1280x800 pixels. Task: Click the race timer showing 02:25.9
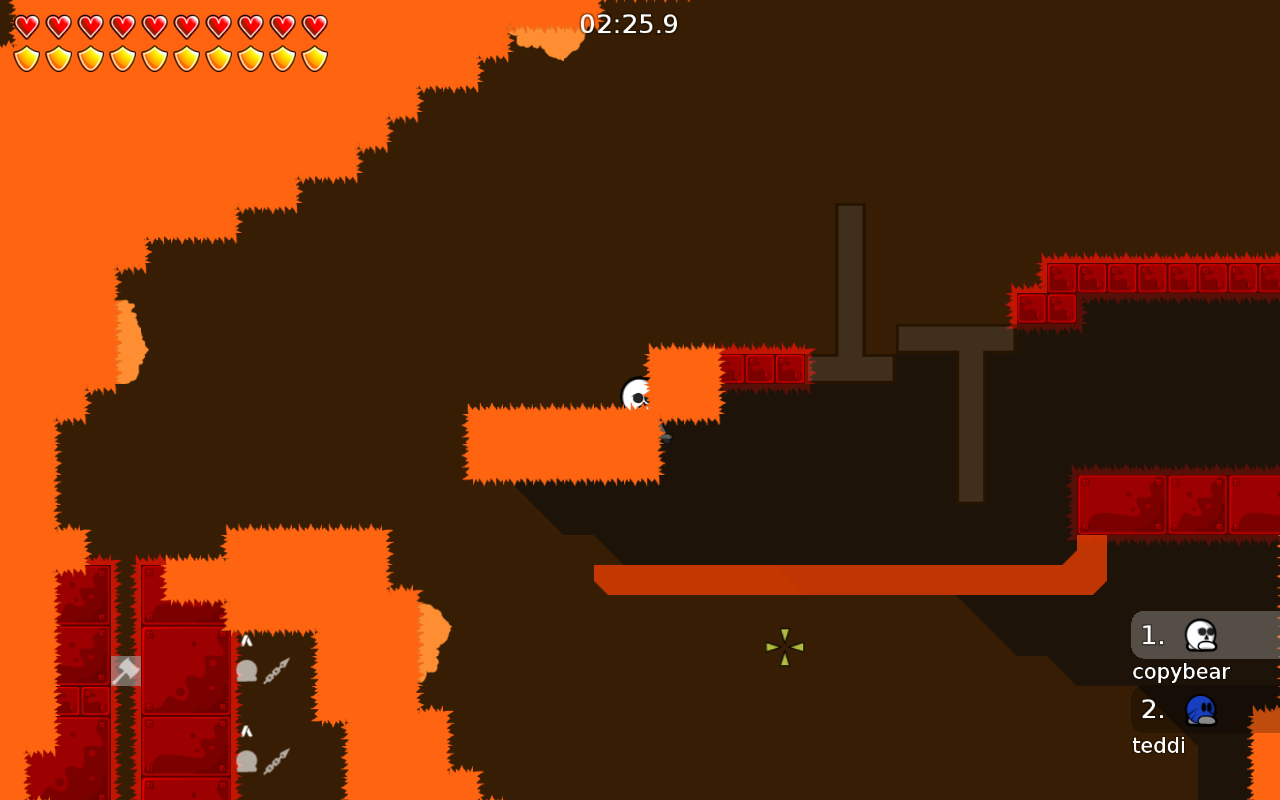(629, 24)
